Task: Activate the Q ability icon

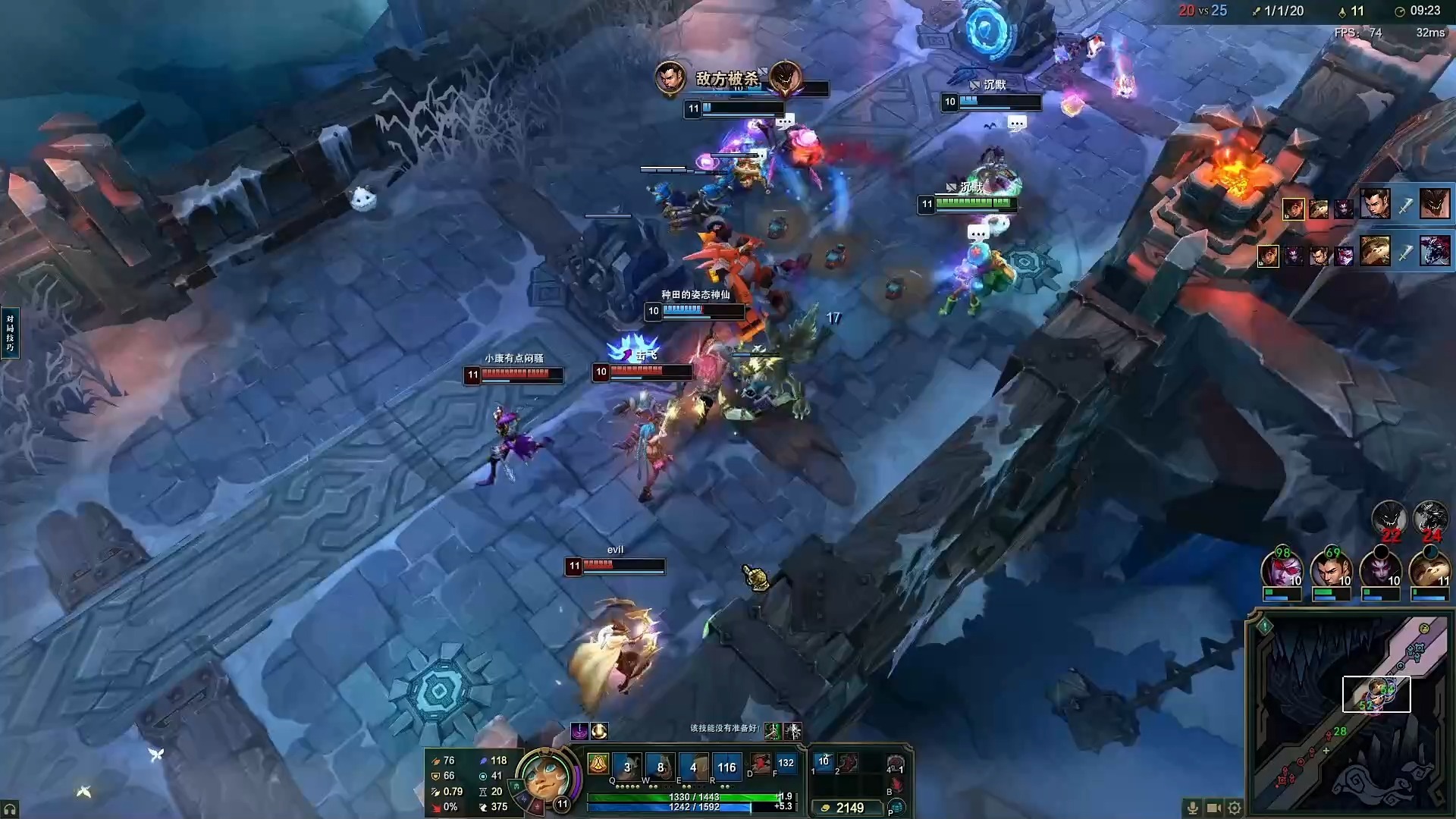Action: (x=627, y=767)
